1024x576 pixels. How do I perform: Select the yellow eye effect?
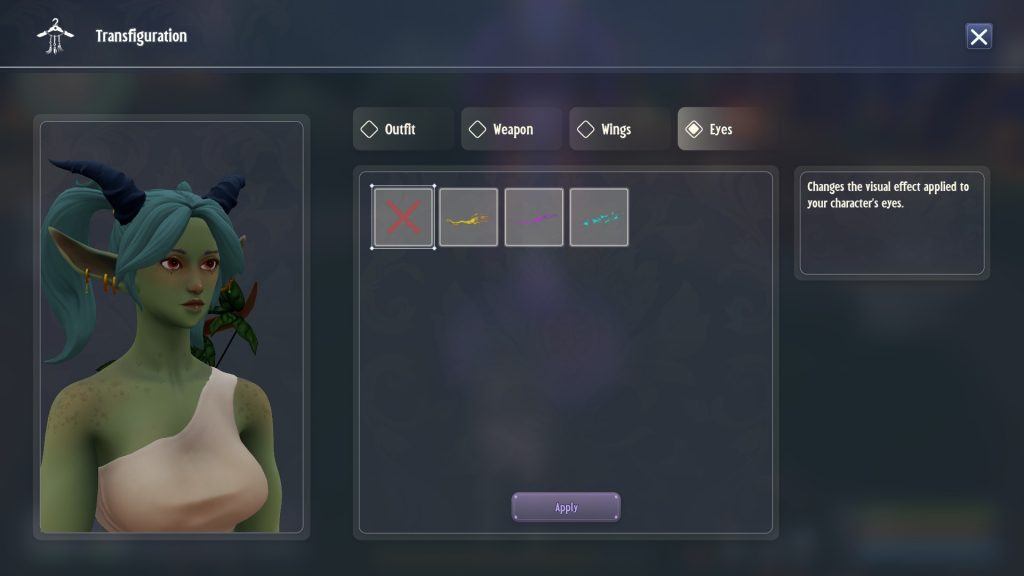468,217
